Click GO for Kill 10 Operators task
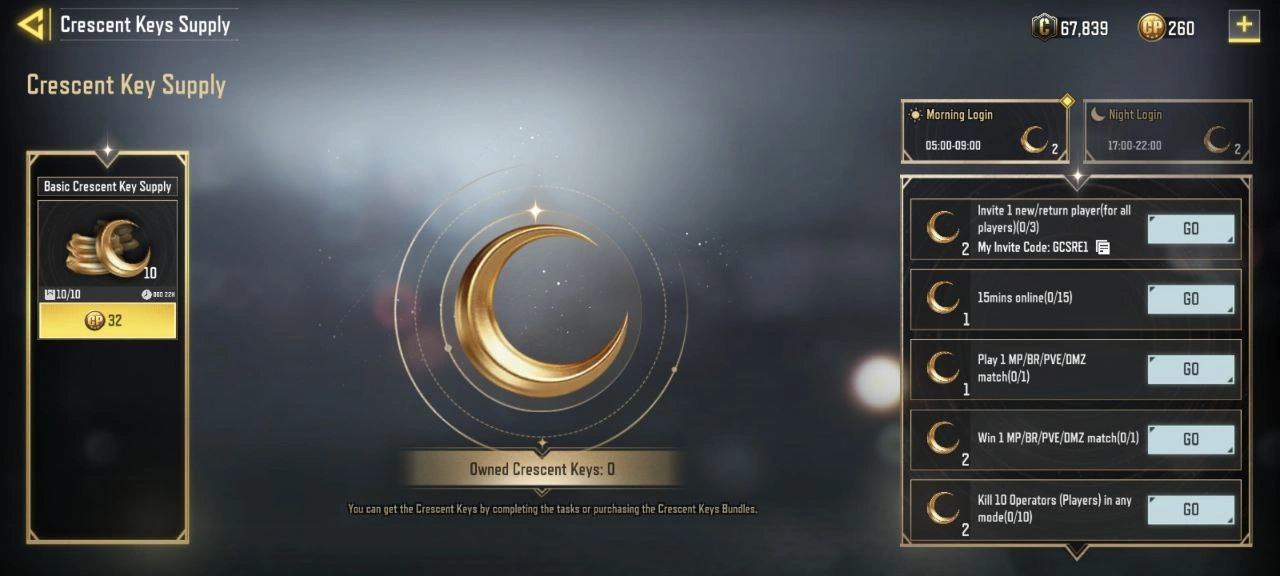 click(x=1190, y=509)
